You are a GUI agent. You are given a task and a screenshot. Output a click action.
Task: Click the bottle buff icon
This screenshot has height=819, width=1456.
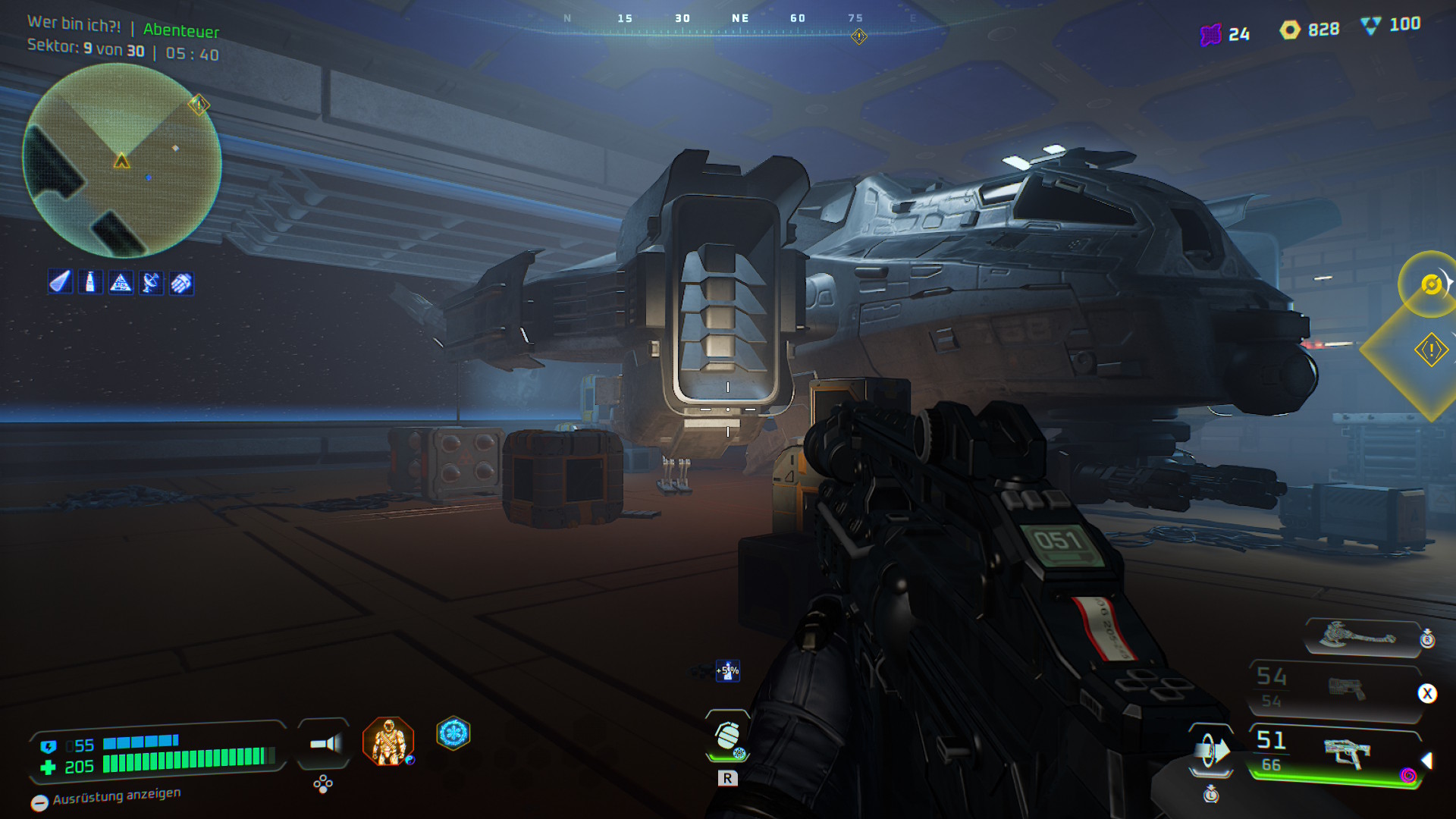90,283
